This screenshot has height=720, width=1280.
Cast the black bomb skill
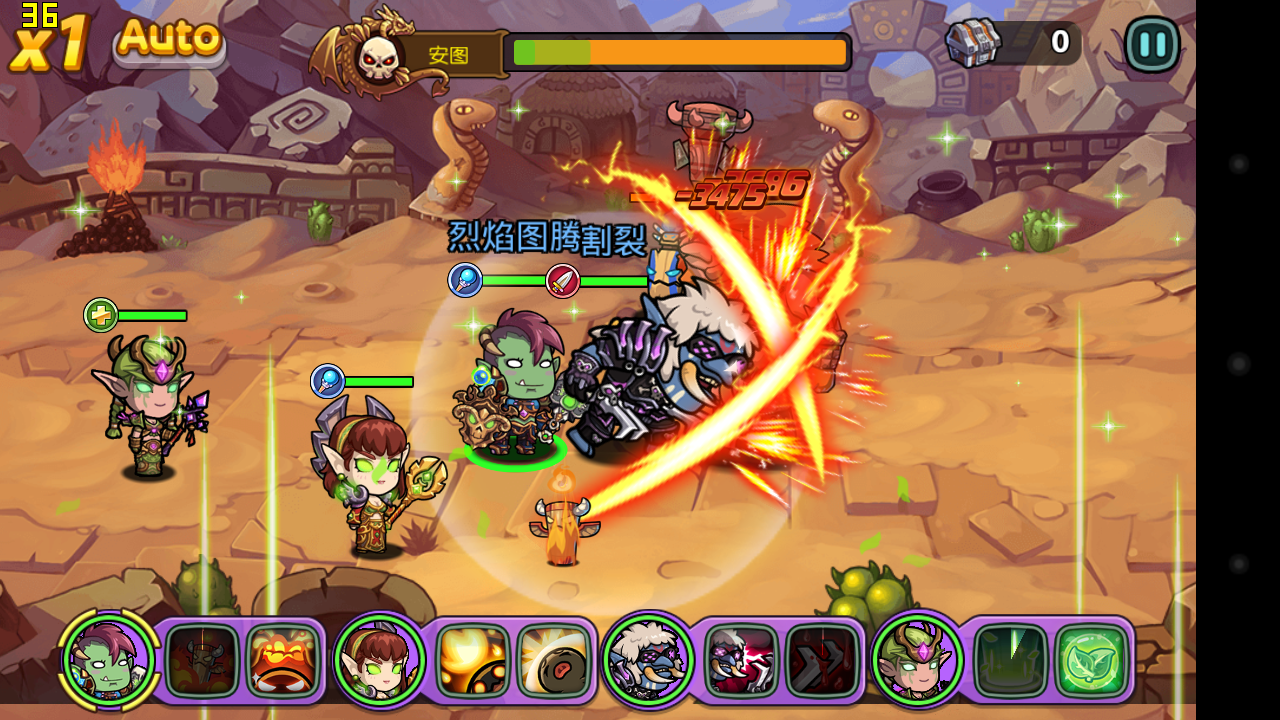[553, 660]
